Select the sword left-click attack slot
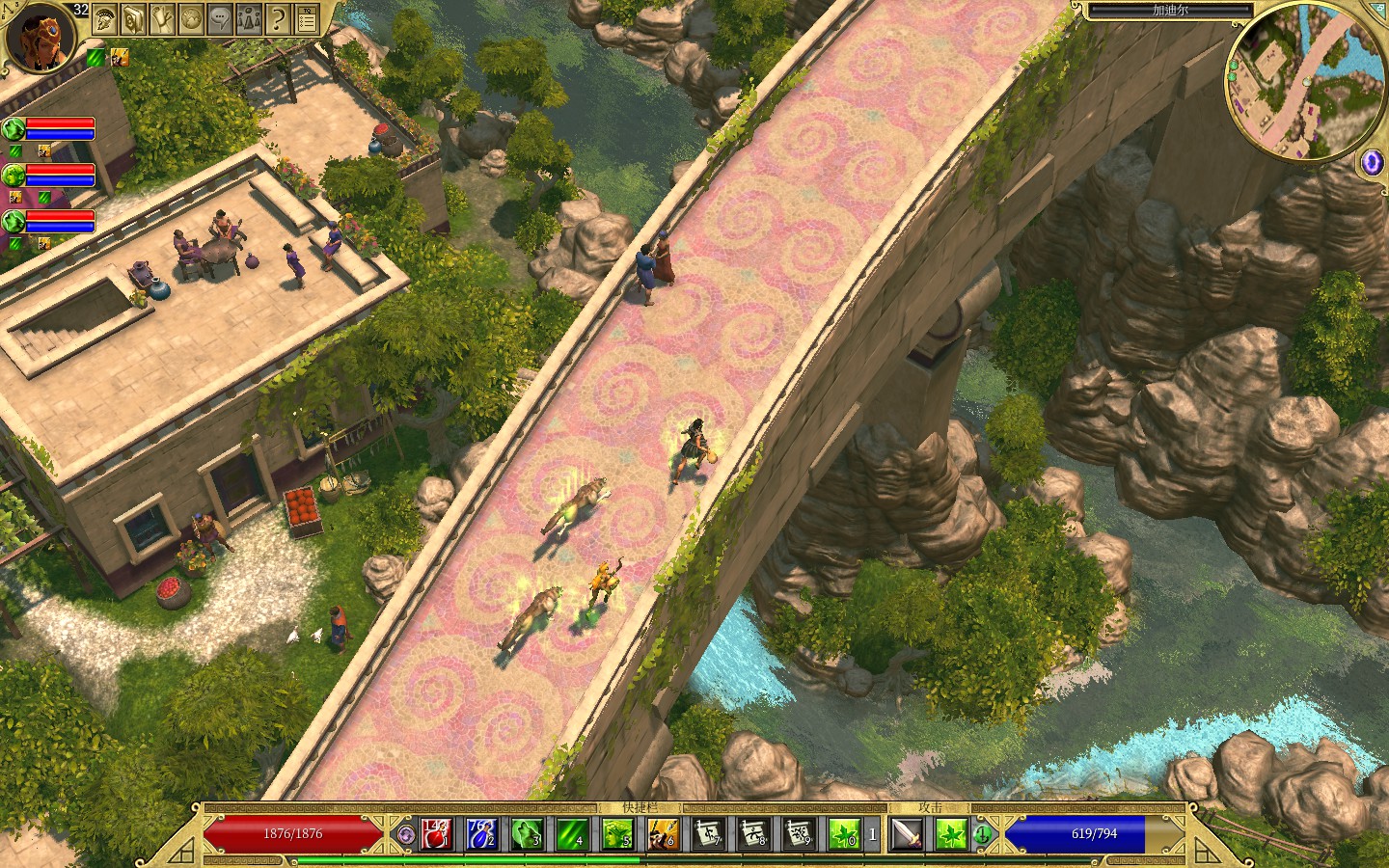This screenshot has height=868, width=1389. click(x=907, y=833)
